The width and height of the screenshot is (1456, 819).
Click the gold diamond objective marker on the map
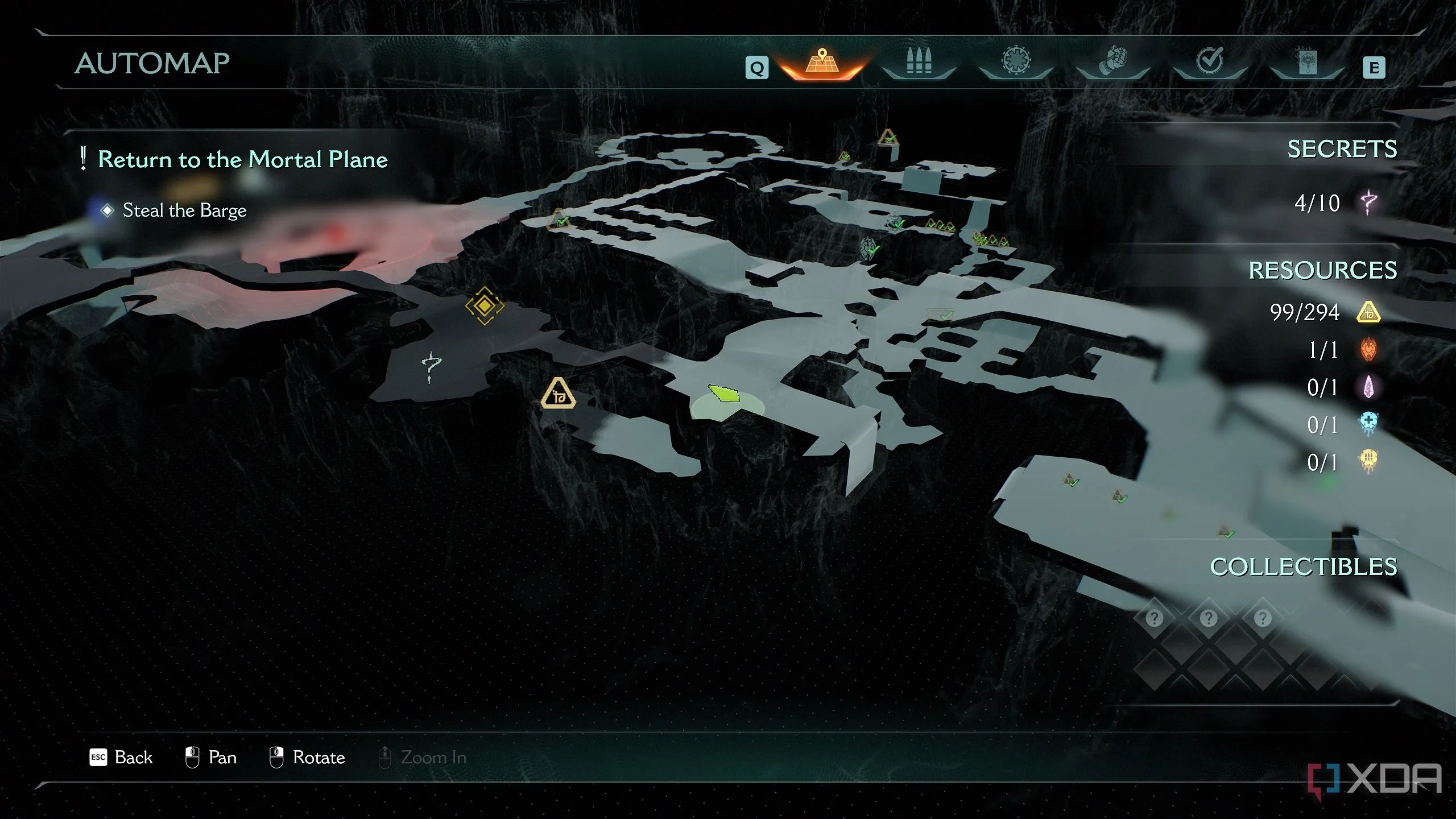[485, 306]
